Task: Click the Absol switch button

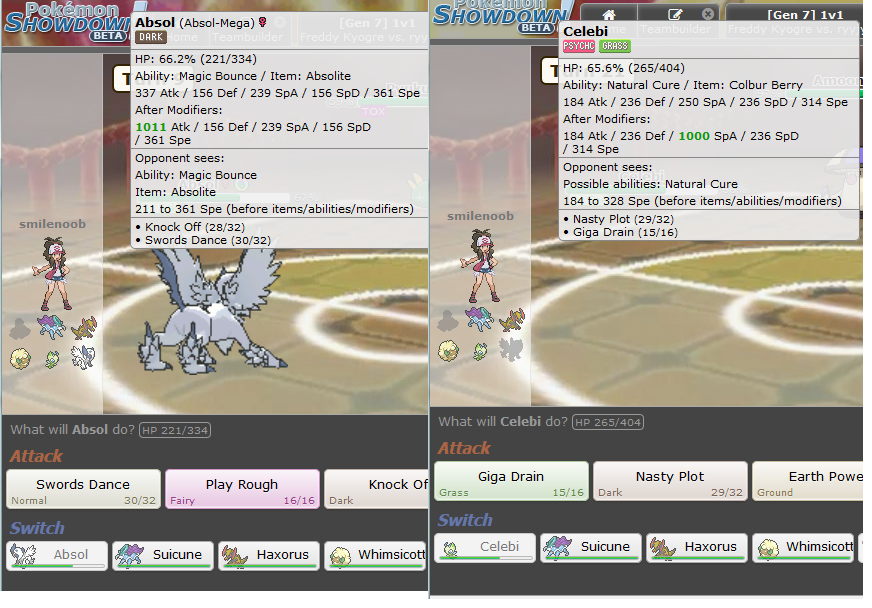Action: click(57, 555)
